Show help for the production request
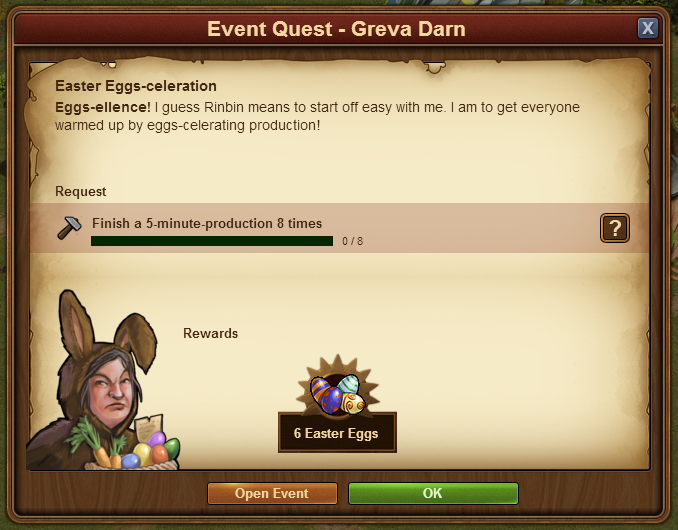 tap(614, 228)
